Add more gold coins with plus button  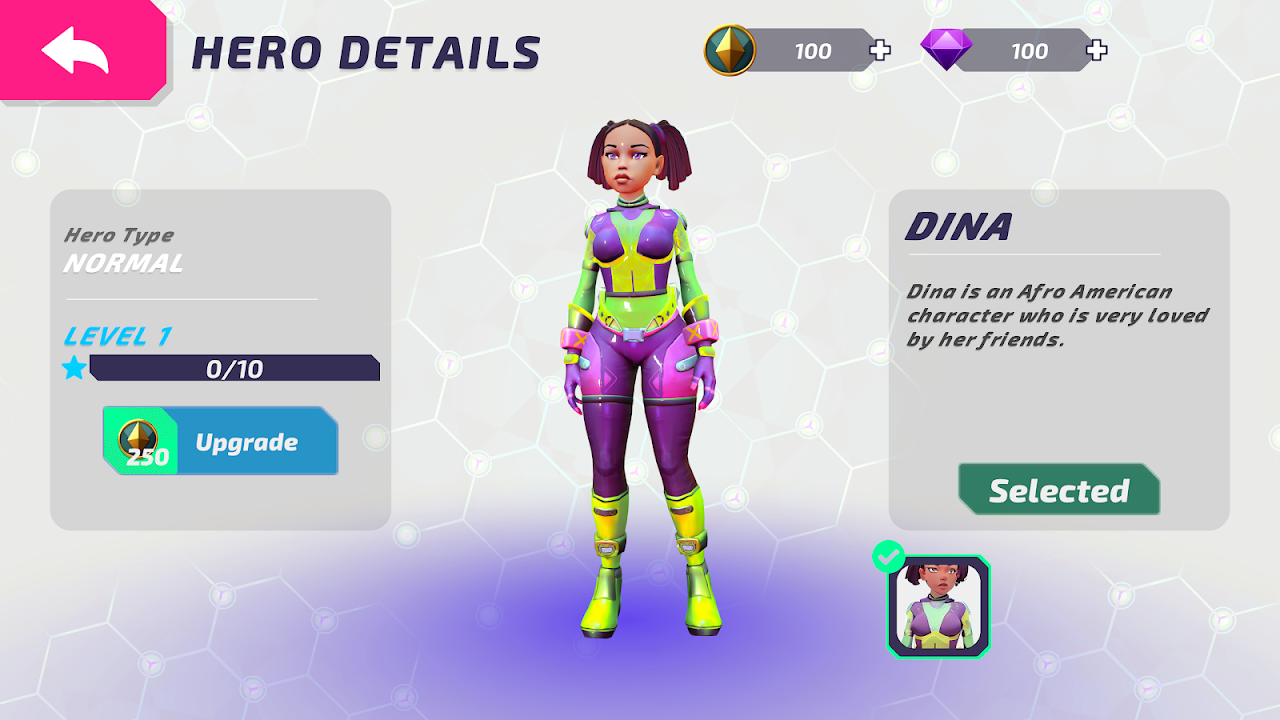click(880, 51)
